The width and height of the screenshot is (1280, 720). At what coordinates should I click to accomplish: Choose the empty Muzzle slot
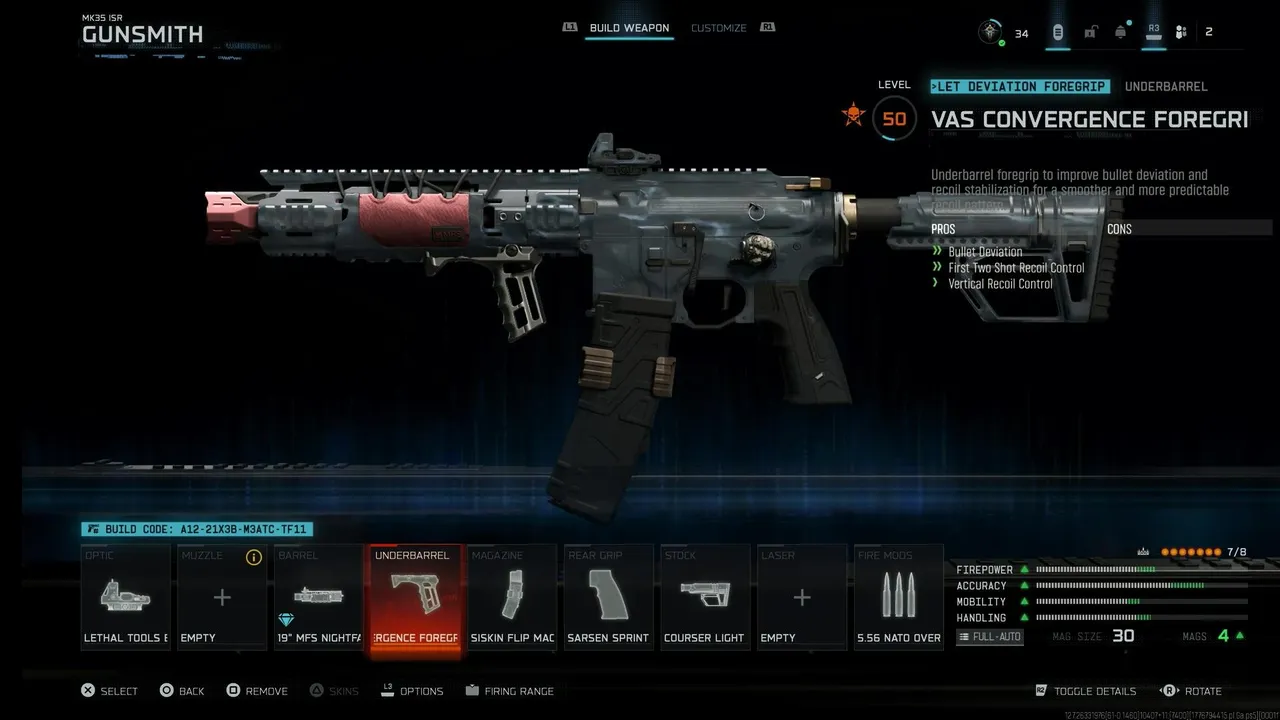(222, 597)
